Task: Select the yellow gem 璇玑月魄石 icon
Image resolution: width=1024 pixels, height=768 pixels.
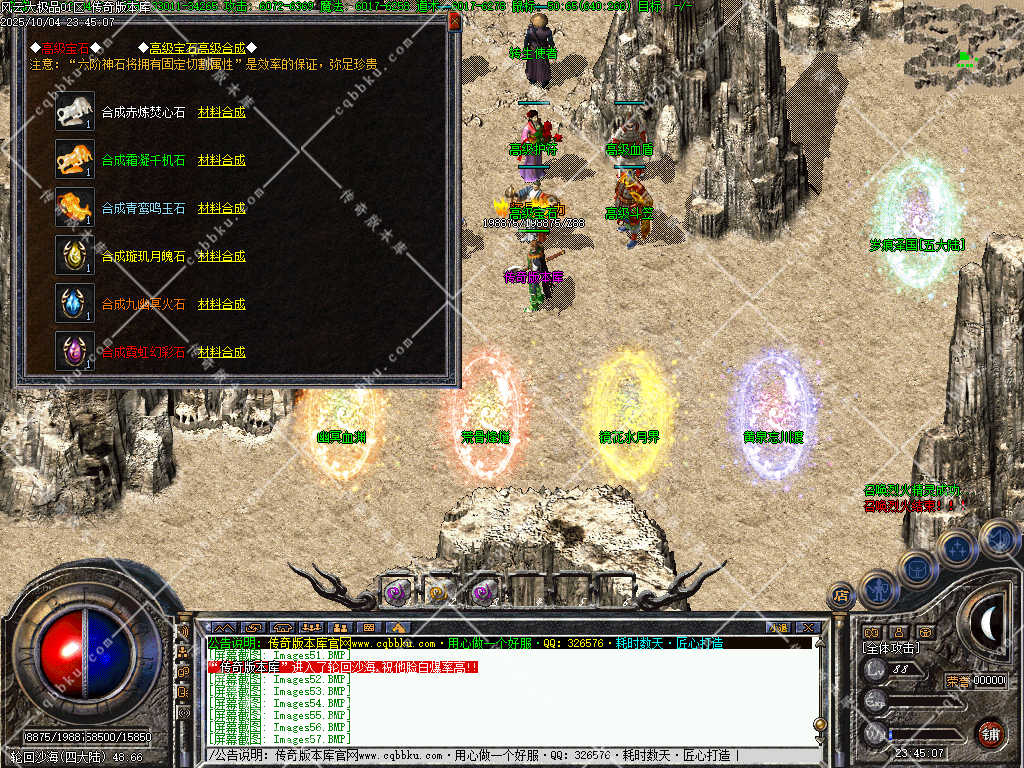Action: coord(75,255)
